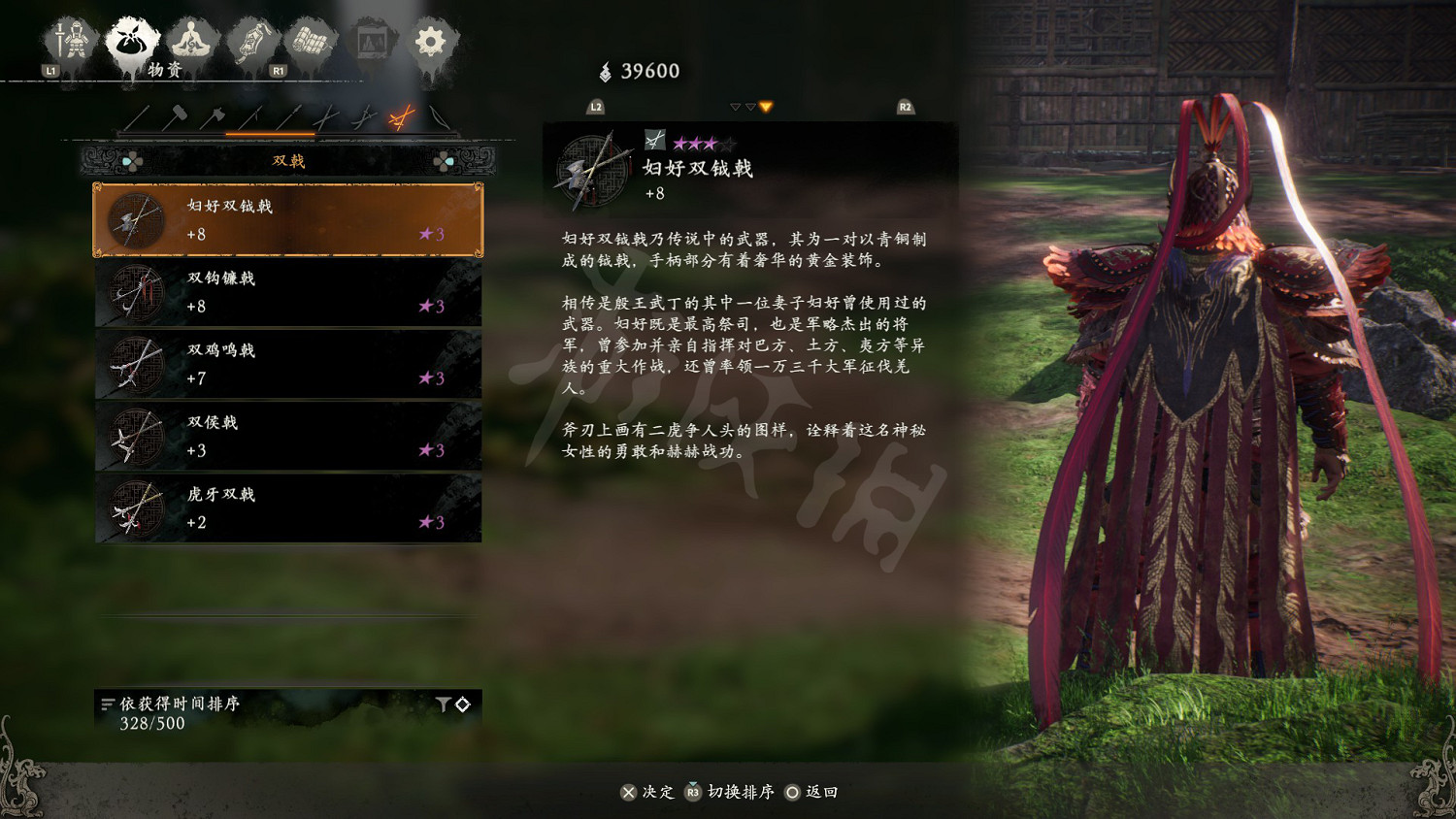Click the highlighted orange arrow above weapon details
The height and width of the screenshot is (819, 1456).
(767, 107)
